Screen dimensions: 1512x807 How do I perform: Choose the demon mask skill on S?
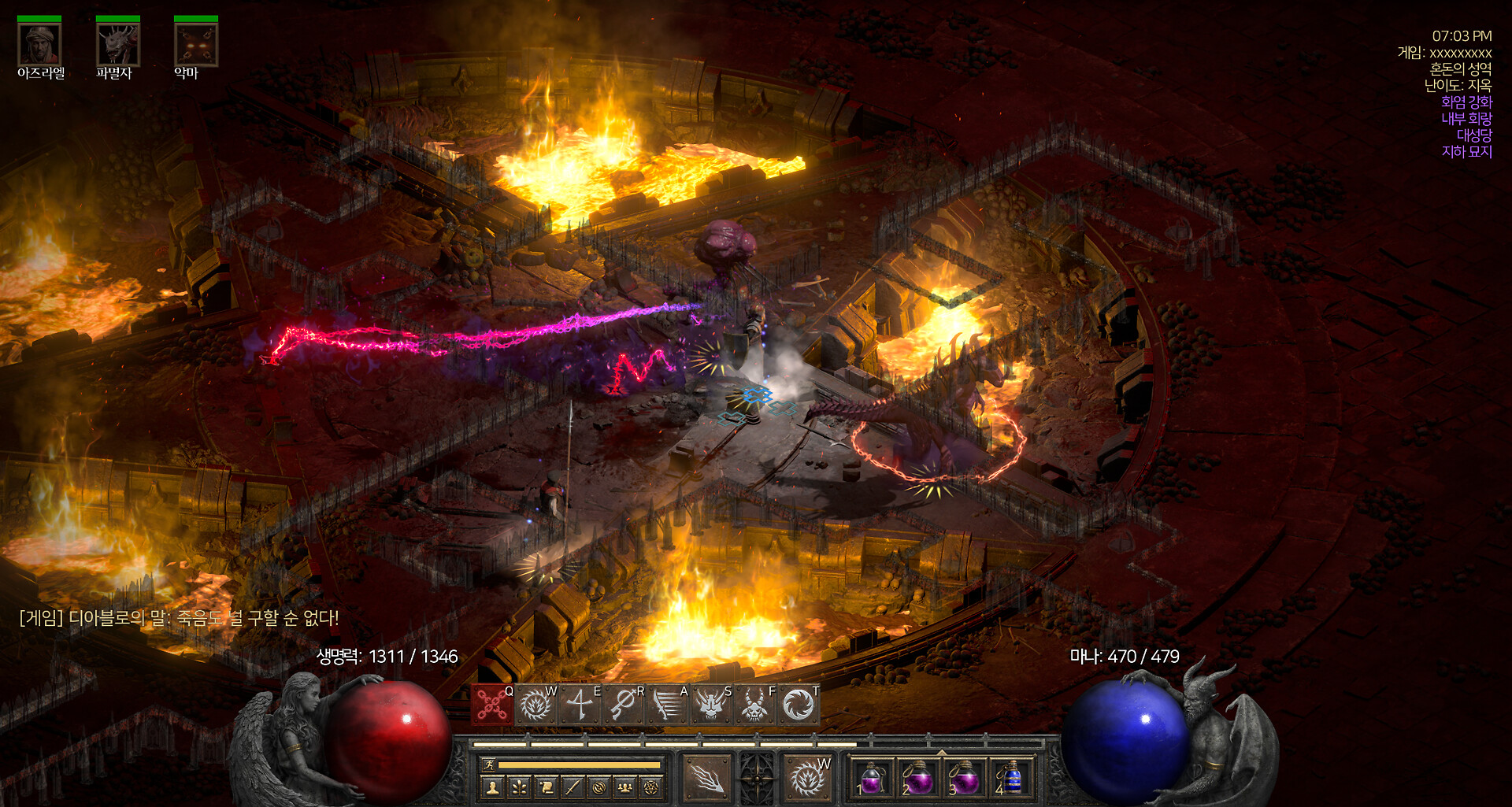(x=711, y=705)
